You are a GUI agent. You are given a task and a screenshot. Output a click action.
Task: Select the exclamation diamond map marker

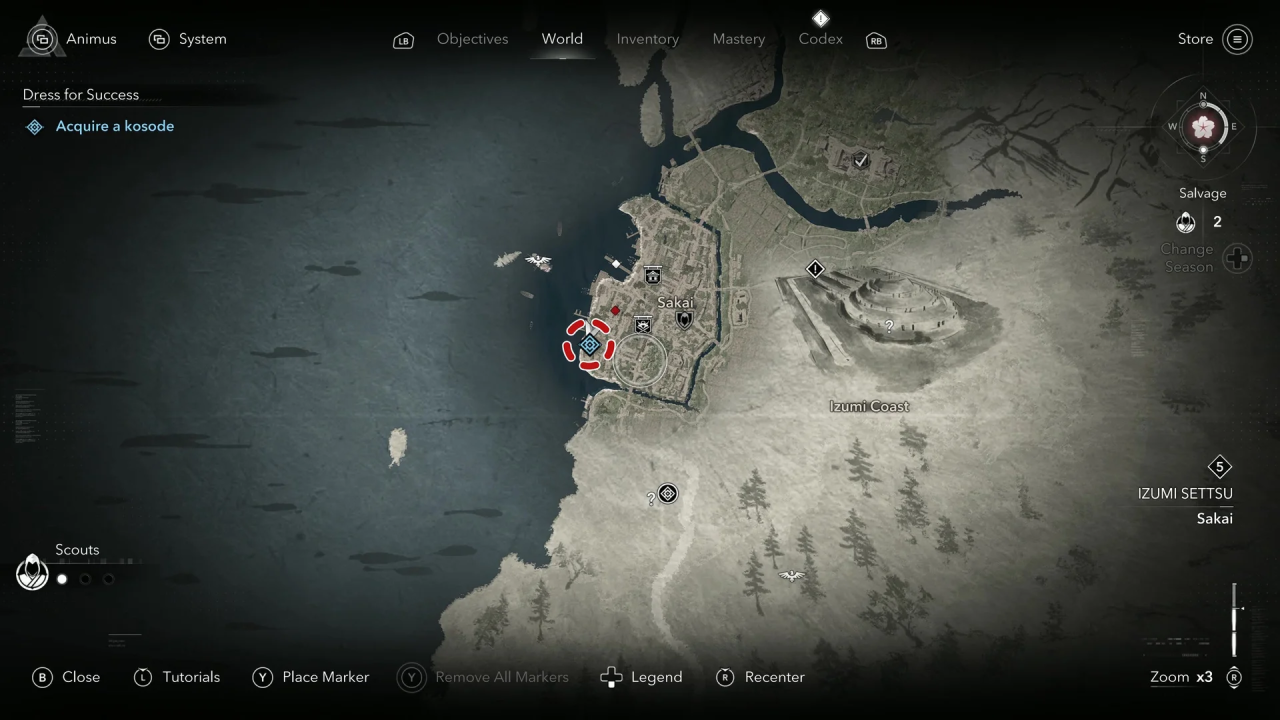click(x=815, y=269)
